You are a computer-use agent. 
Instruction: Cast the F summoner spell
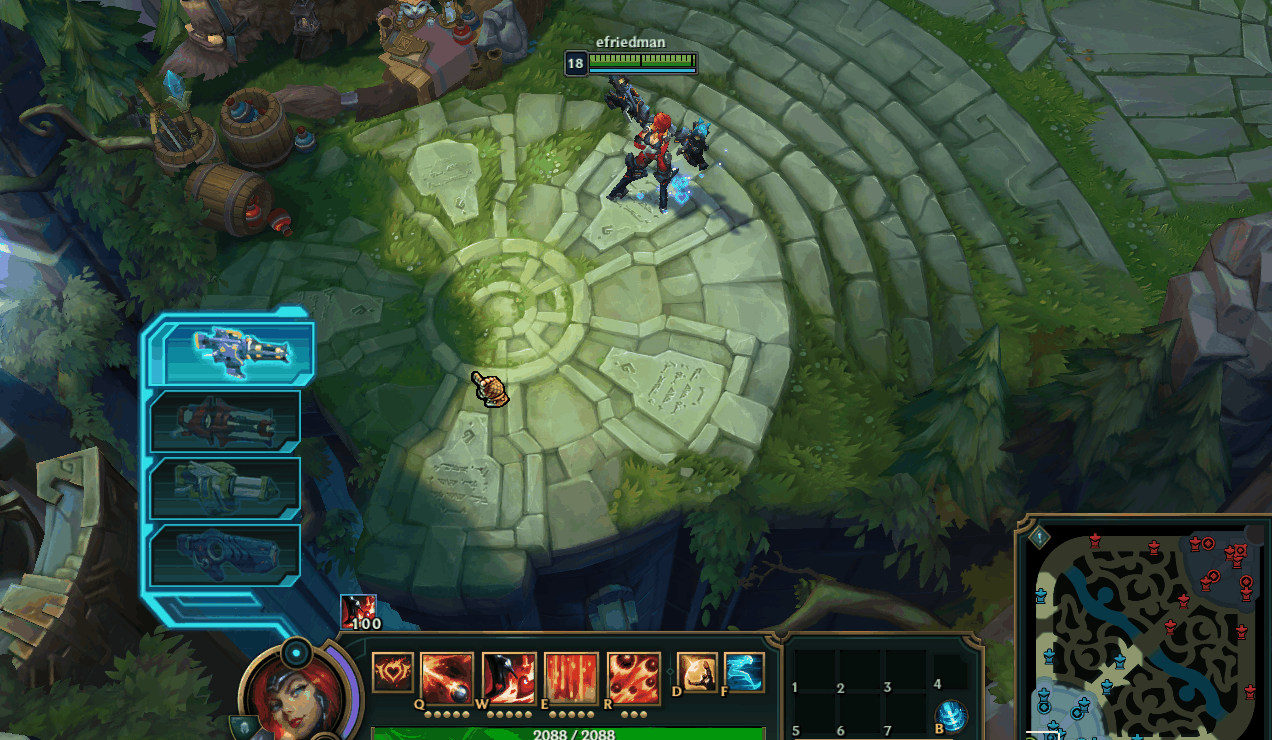pos(743,672)
